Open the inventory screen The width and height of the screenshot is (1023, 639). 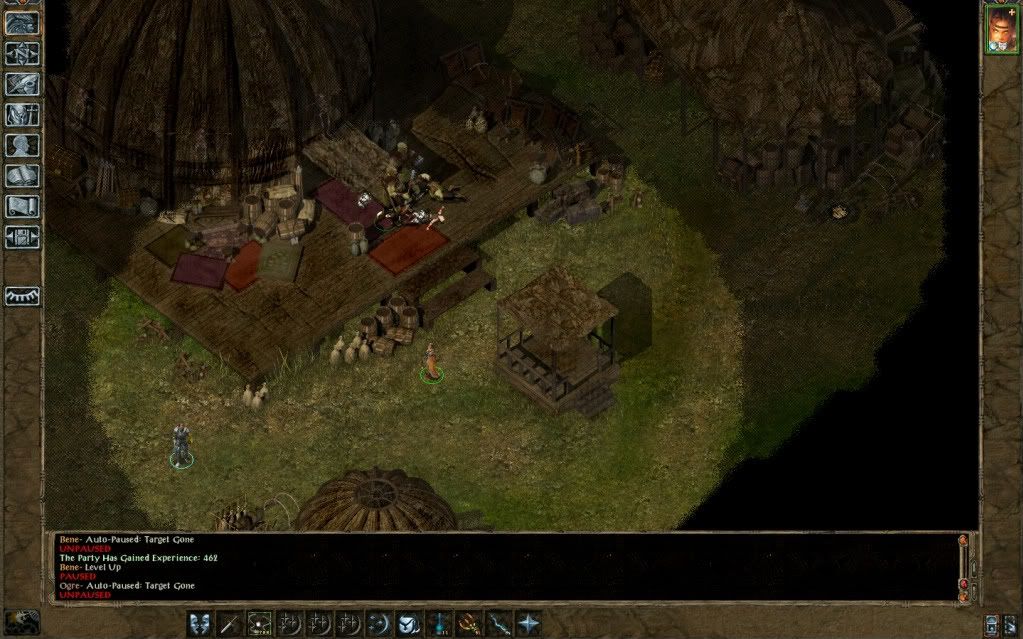(22, 114)
